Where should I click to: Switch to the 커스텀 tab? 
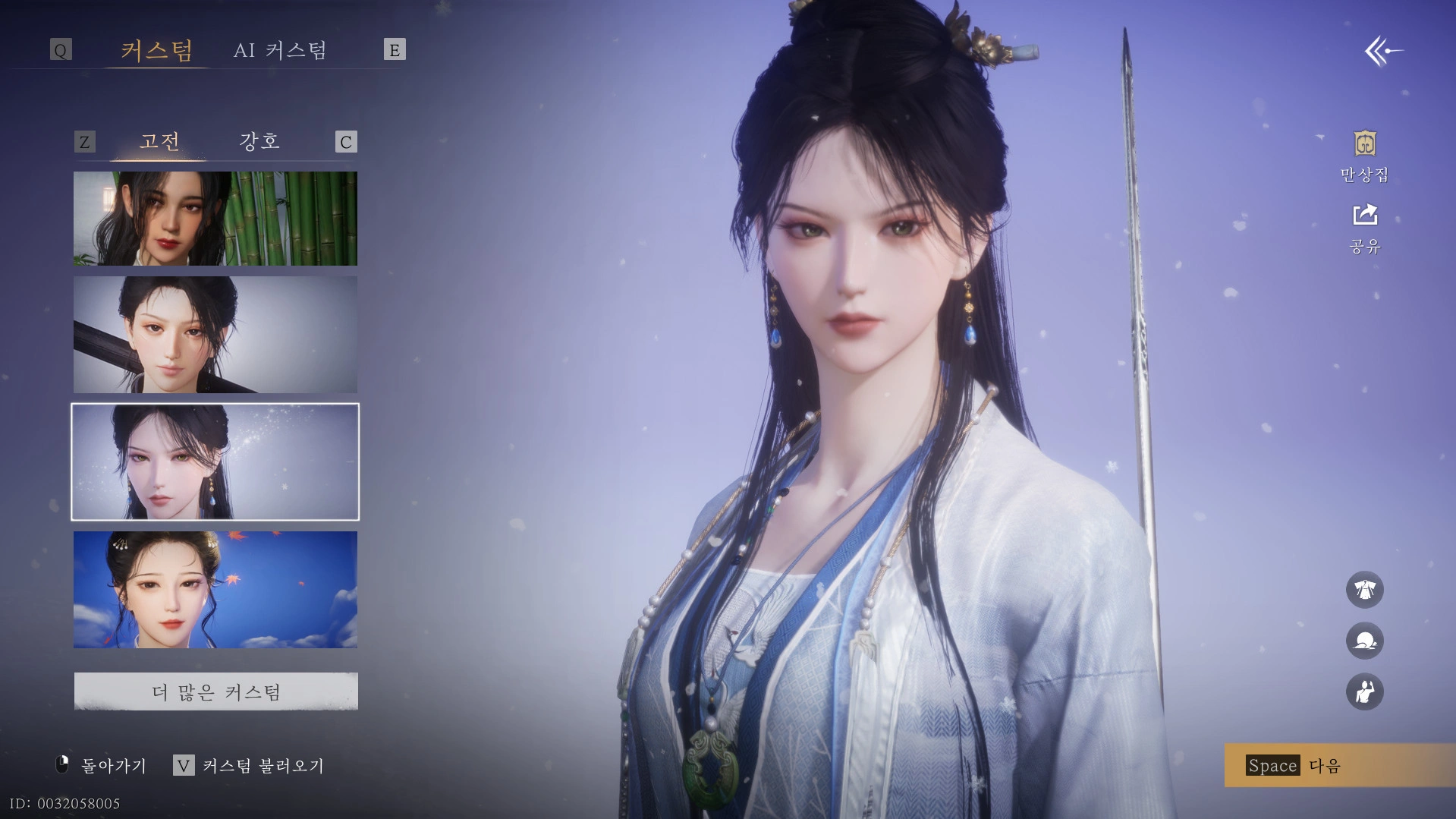(156, 50)
